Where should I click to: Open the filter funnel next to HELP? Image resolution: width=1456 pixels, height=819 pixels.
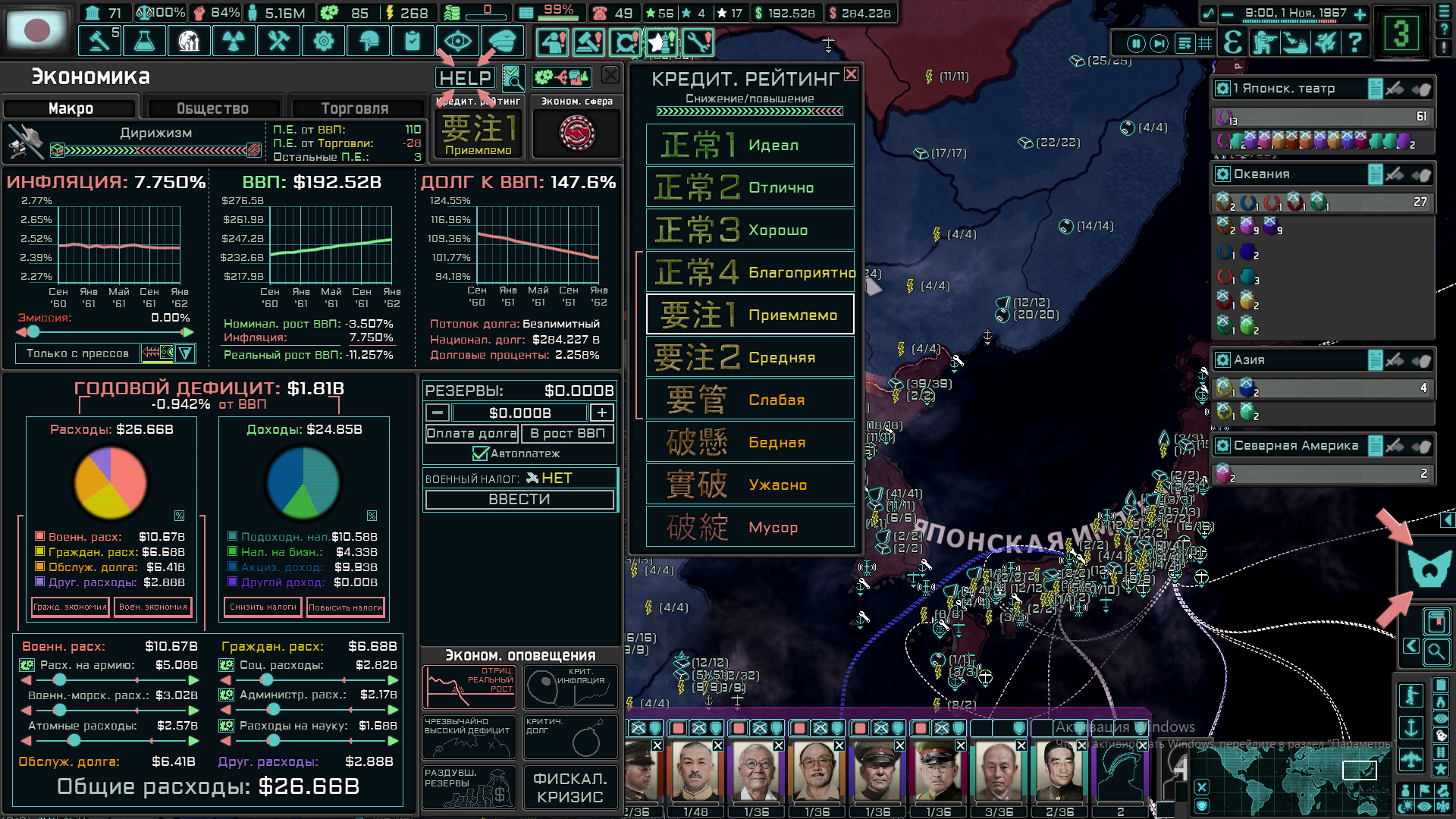point(513,79)
